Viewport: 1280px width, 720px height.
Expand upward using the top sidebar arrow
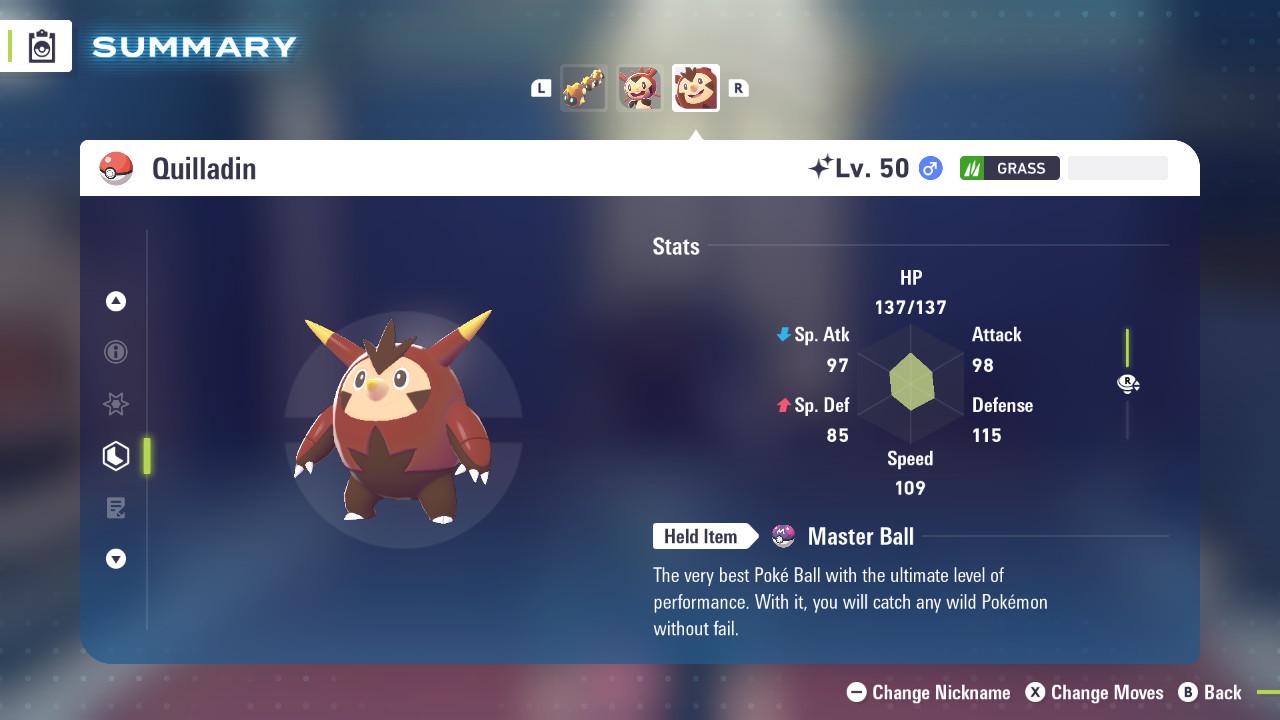(116, 301)
